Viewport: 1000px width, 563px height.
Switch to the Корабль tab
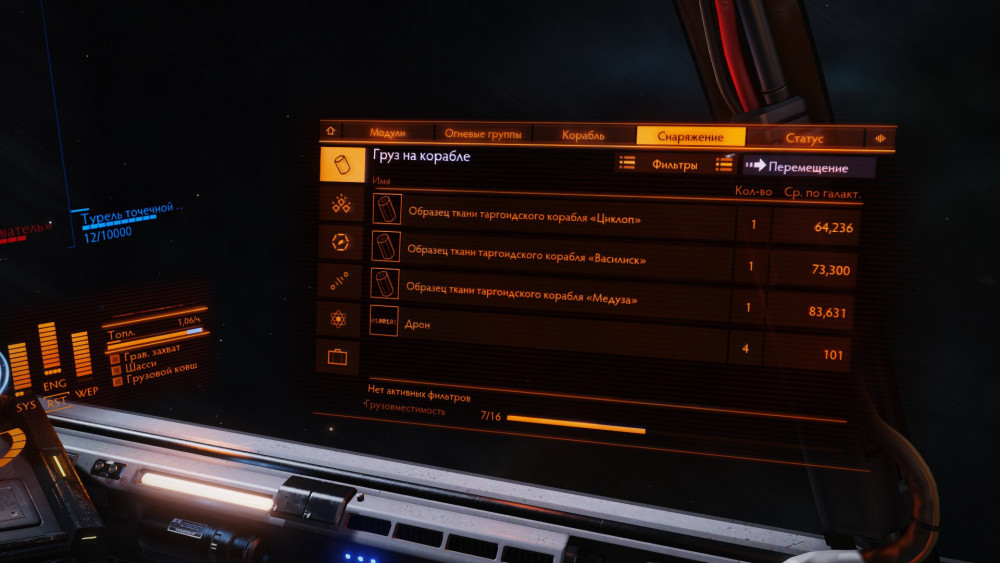click(583, 135)
